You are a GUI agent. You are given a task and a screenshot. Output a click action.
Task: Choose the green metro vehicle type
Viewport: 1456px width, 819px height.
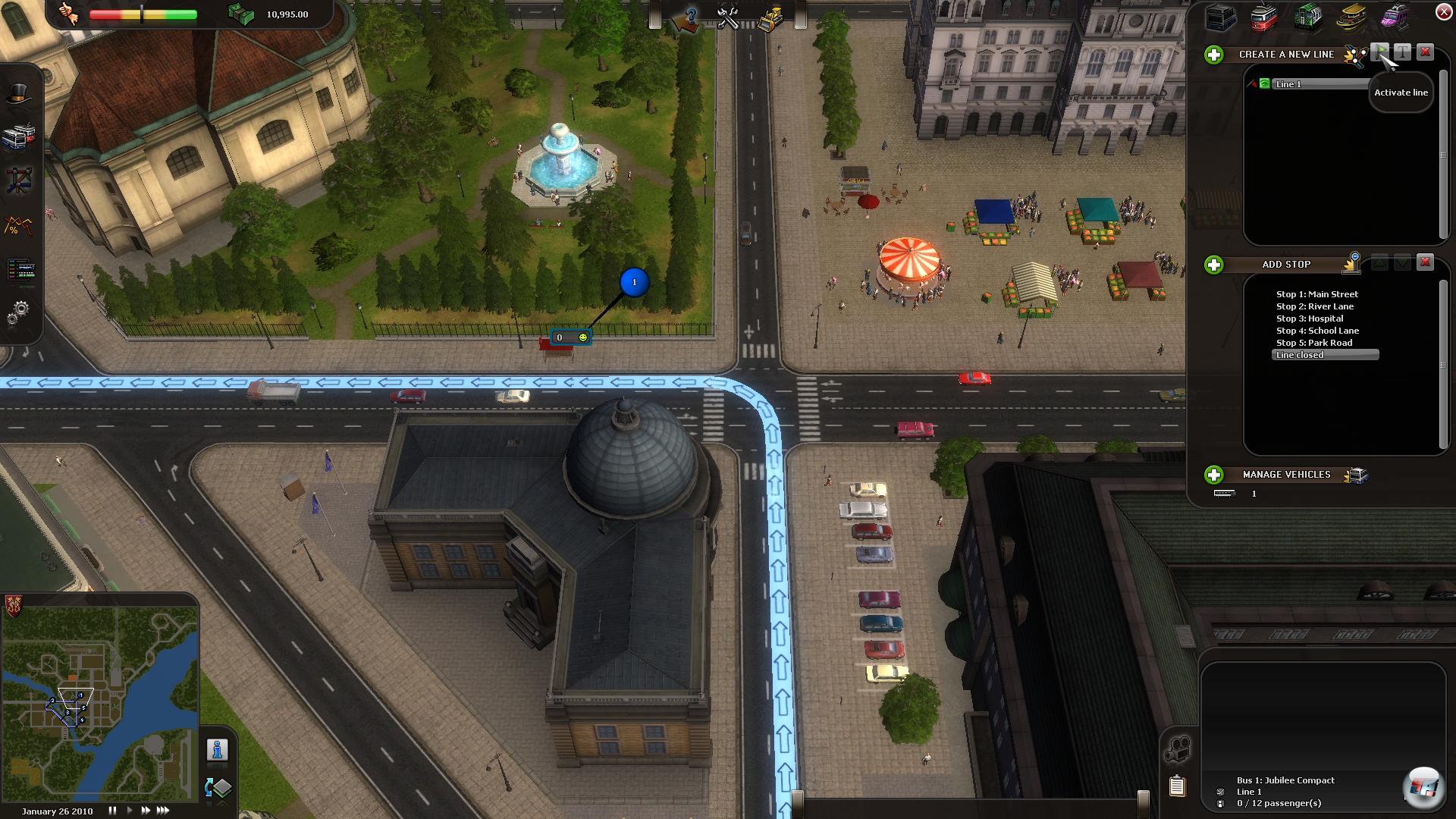point(1307,17)
